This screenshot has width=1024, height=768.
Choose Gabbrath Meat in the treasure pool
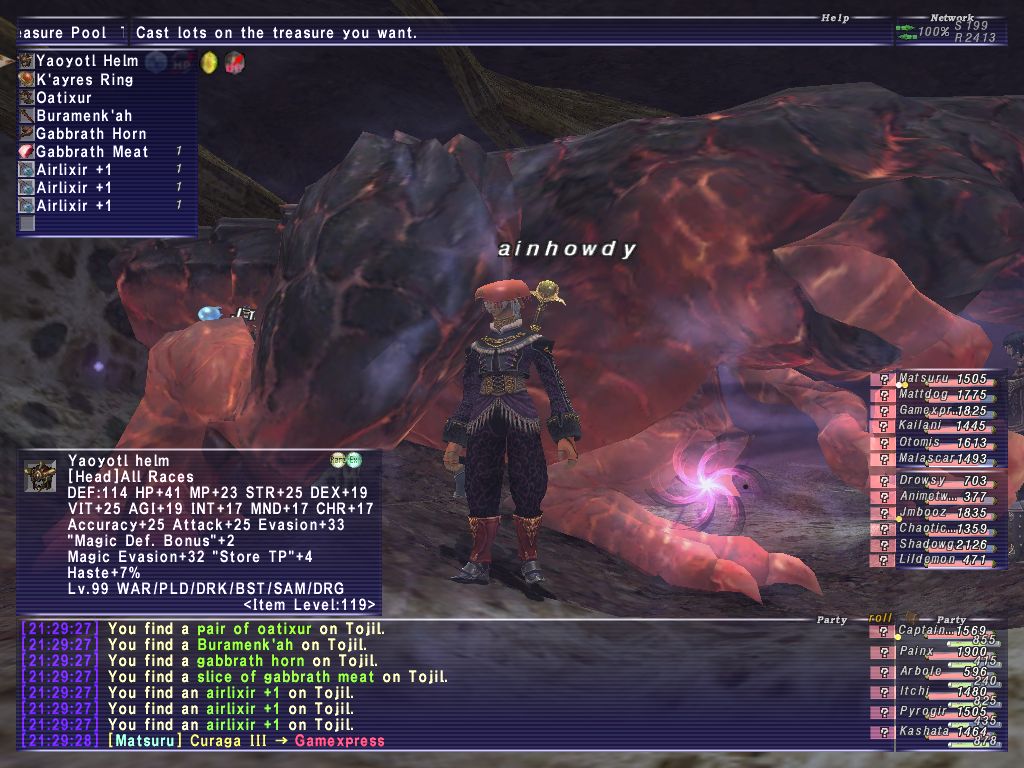click(92, 152)
